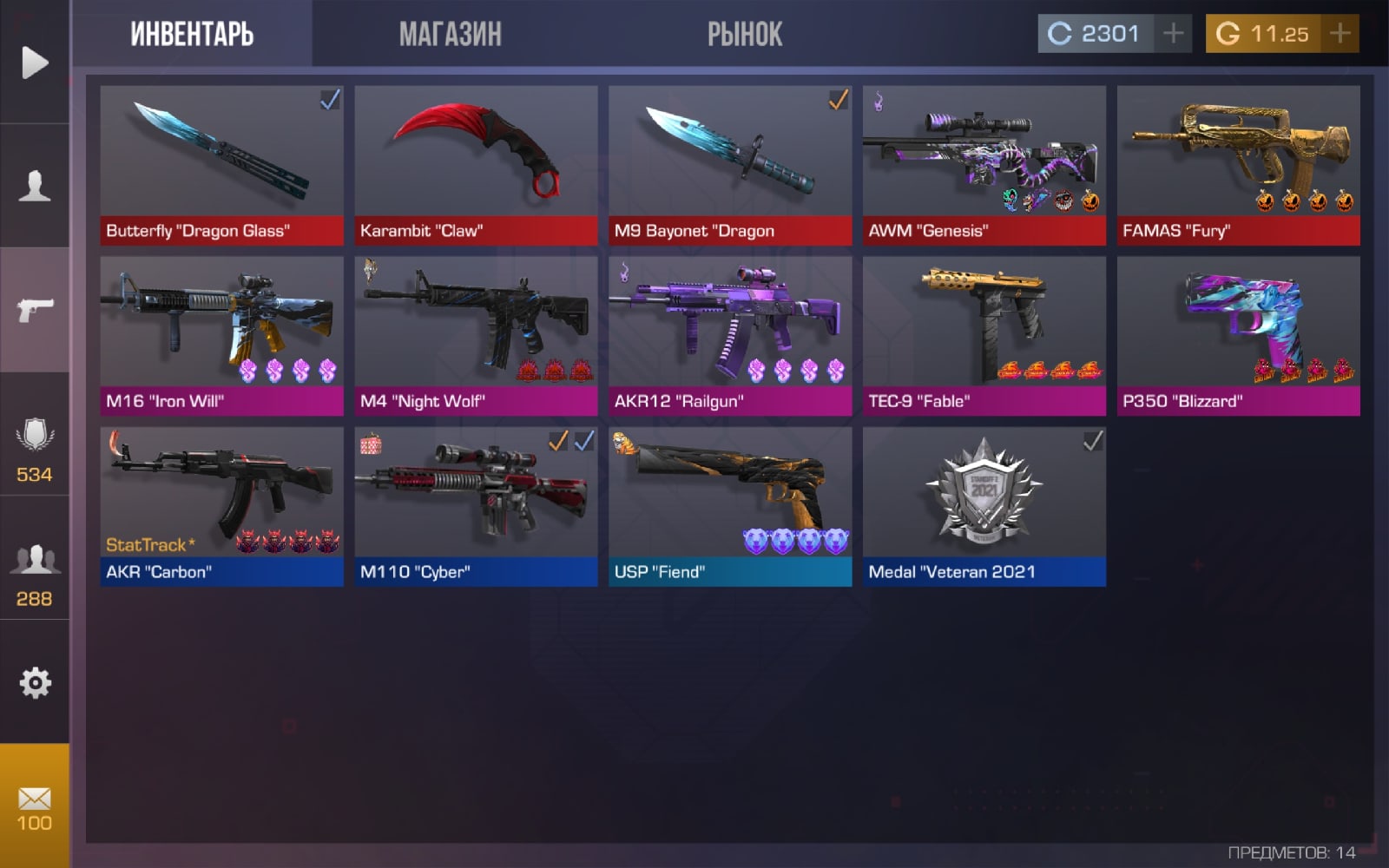Switch to the Магазин tab
This screenshot has height=868, width=1389.
(x=450, y=34)
